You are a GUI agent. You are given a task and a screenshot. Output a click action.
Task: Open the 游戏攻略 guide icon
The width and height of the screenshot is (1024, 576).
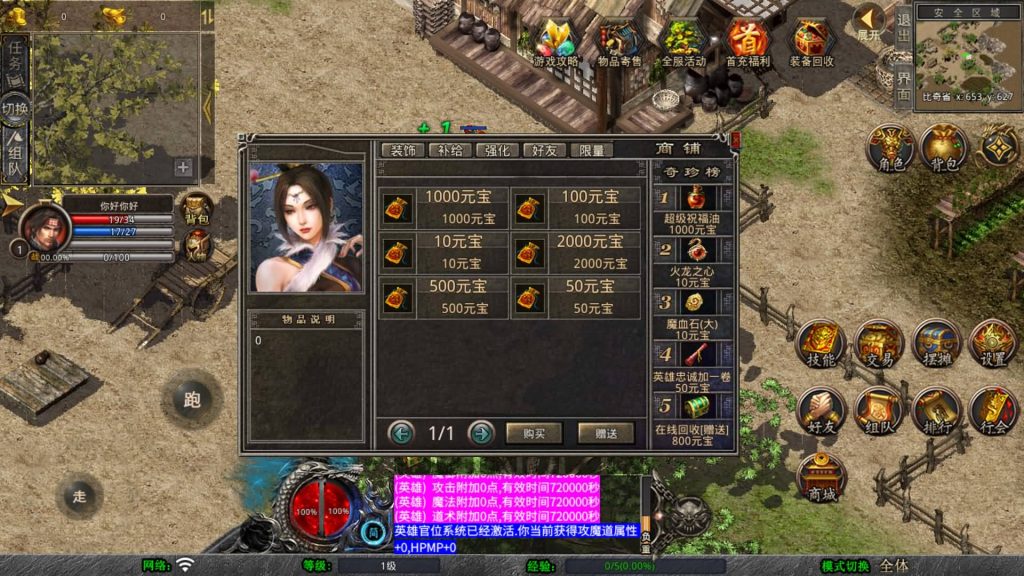point(555,44)
